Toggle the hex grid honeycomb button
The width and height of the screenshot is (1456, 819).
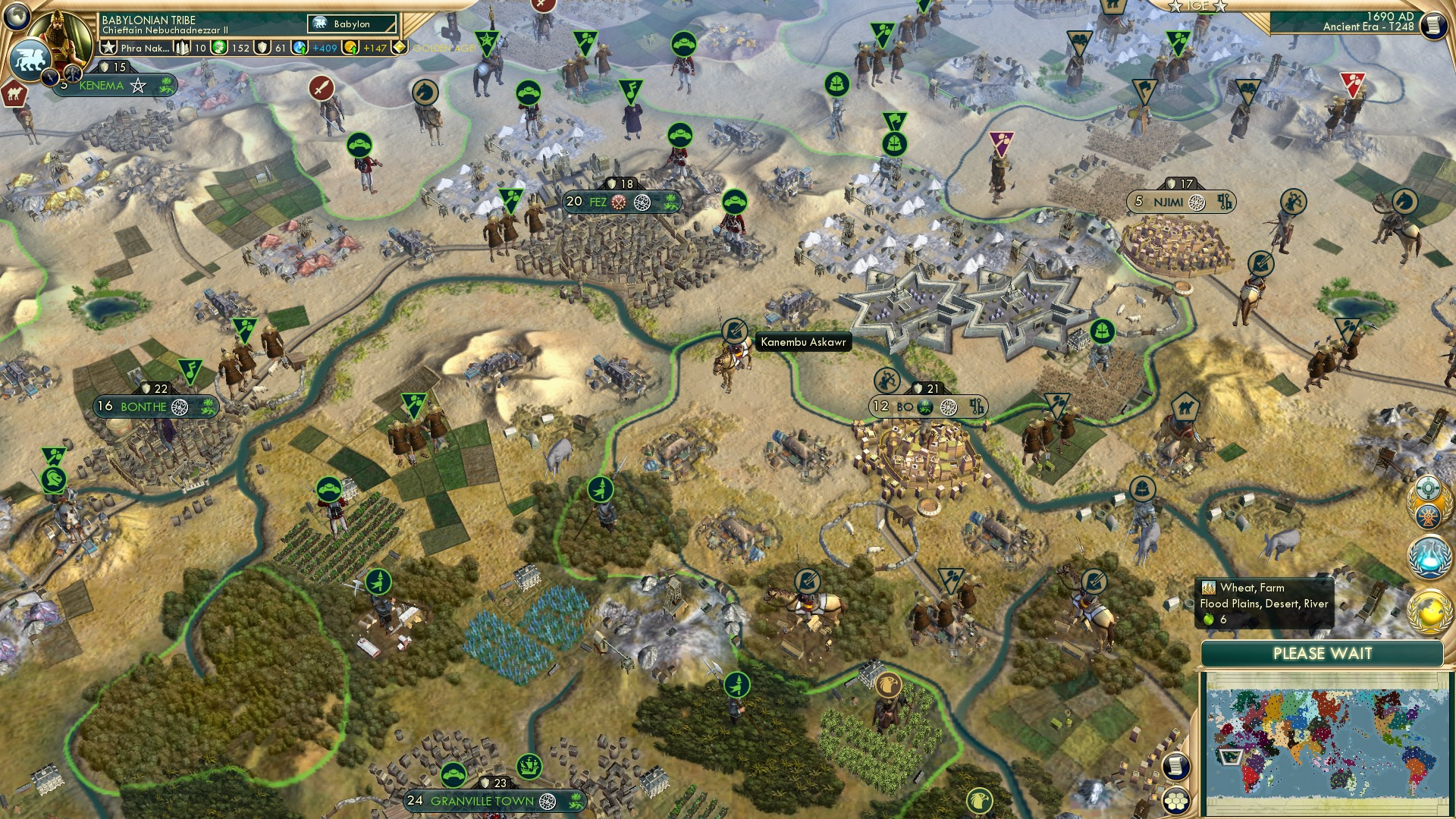[x=1177, y=802]
